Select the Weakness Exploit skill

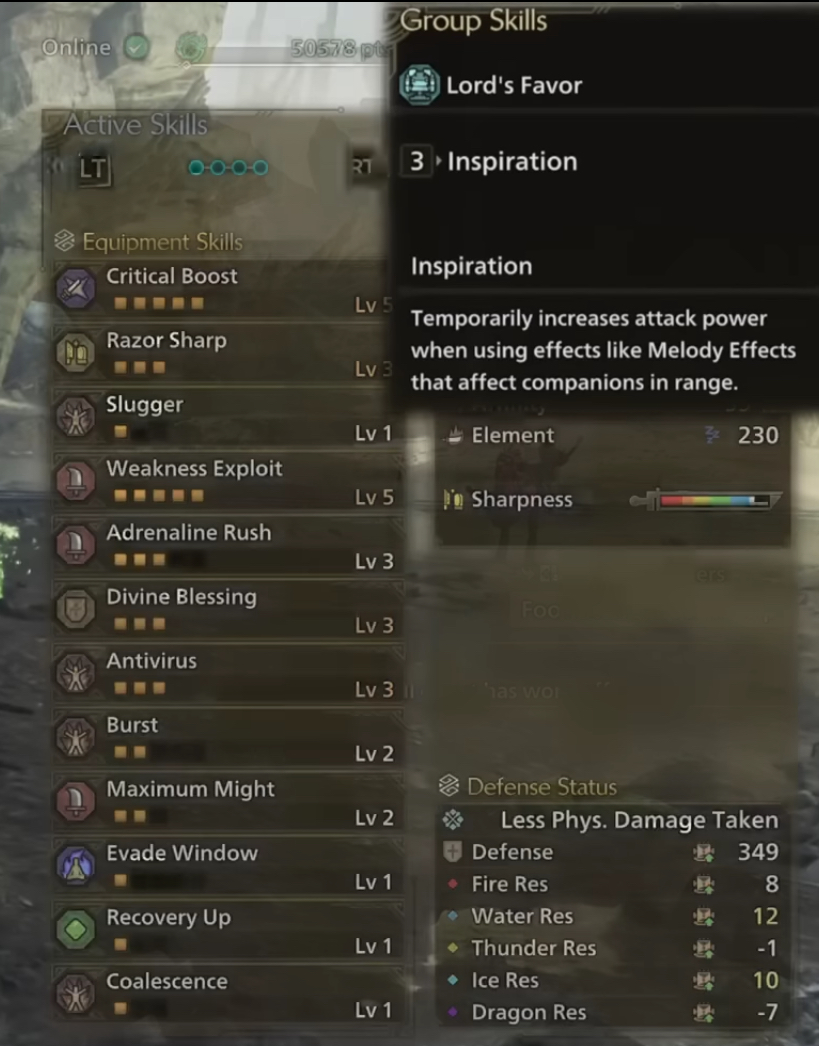point(228,480)
